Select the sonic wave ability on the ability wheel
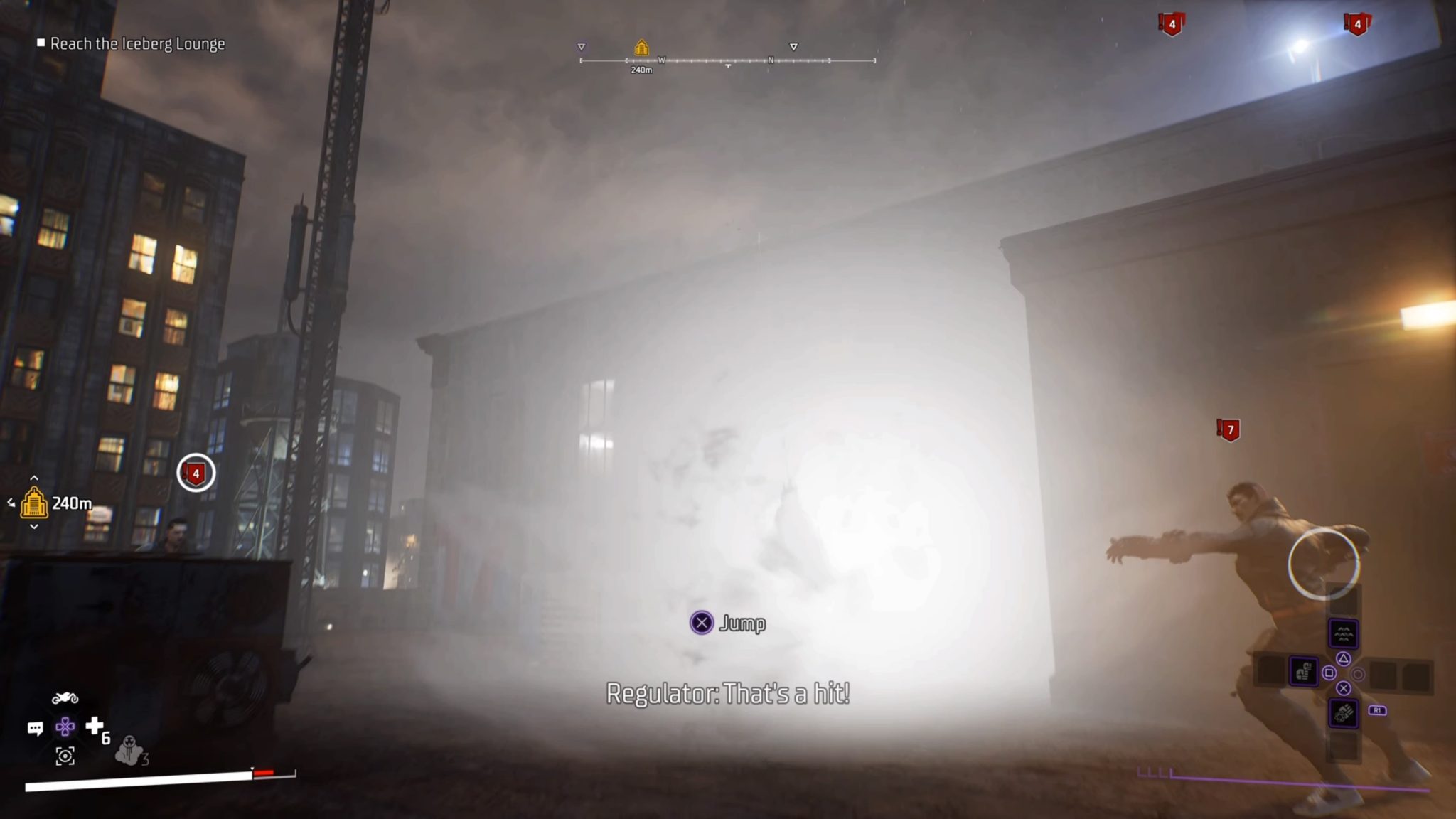1456x819 pixels. point(1344,633)
